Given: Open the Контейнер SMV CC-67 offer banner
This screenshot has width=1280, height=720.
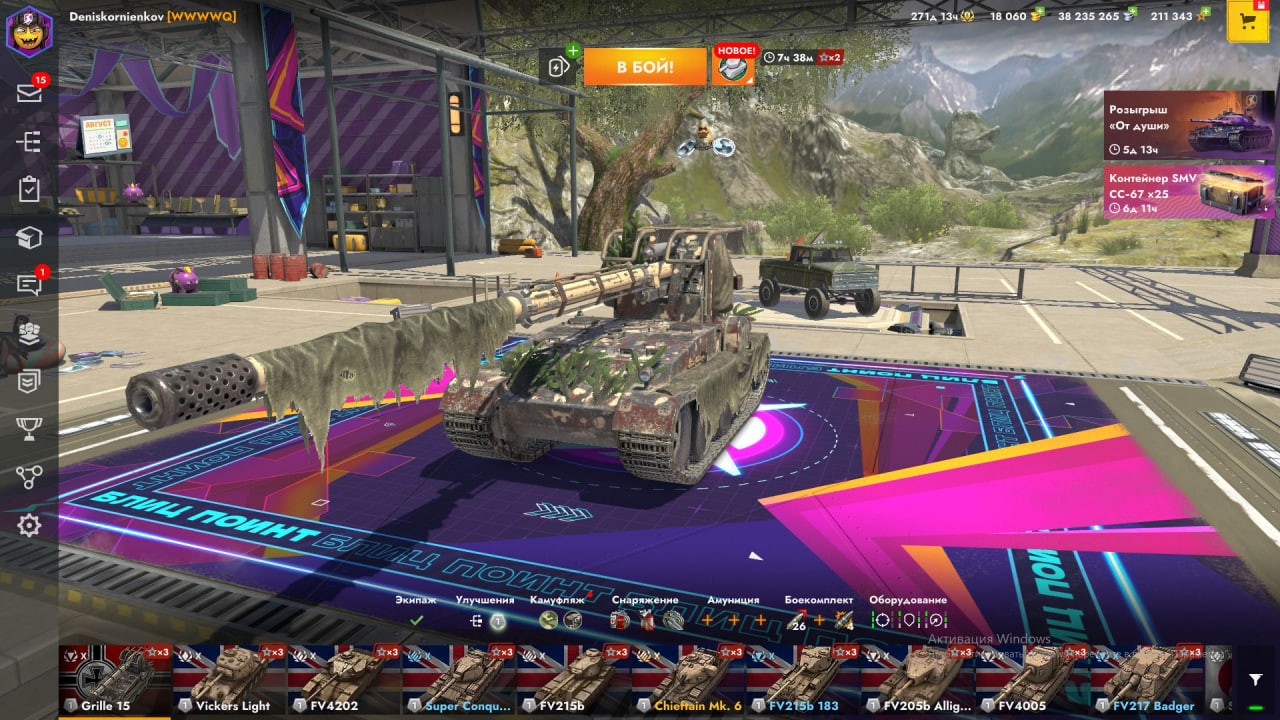Looking at the screenshot, I should (1189, 191).
